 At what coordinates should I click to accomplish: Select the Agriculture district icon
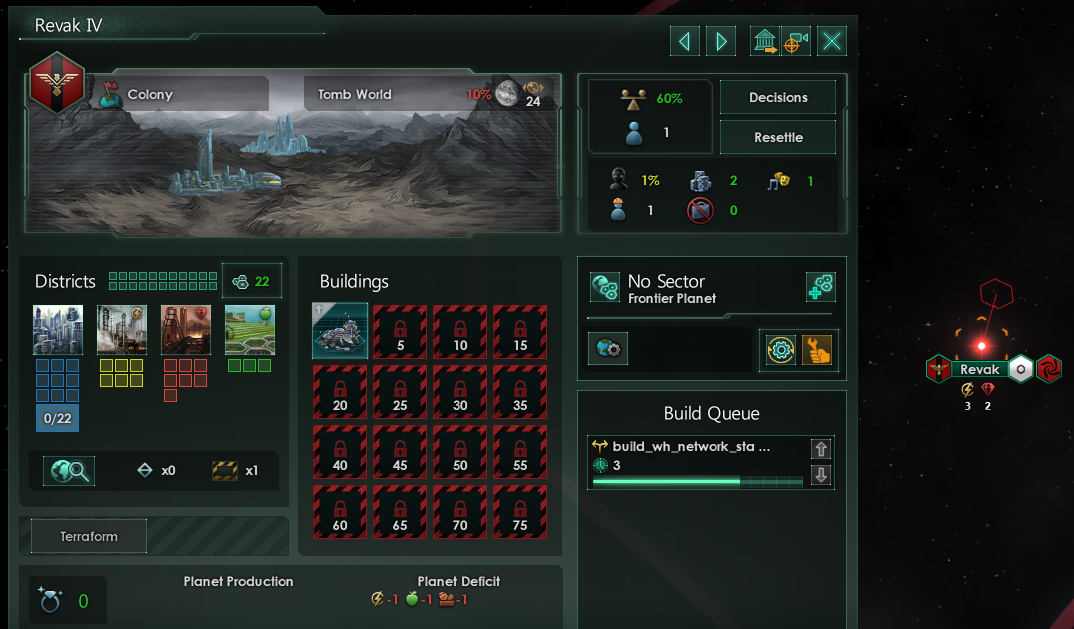click(249, 330)
